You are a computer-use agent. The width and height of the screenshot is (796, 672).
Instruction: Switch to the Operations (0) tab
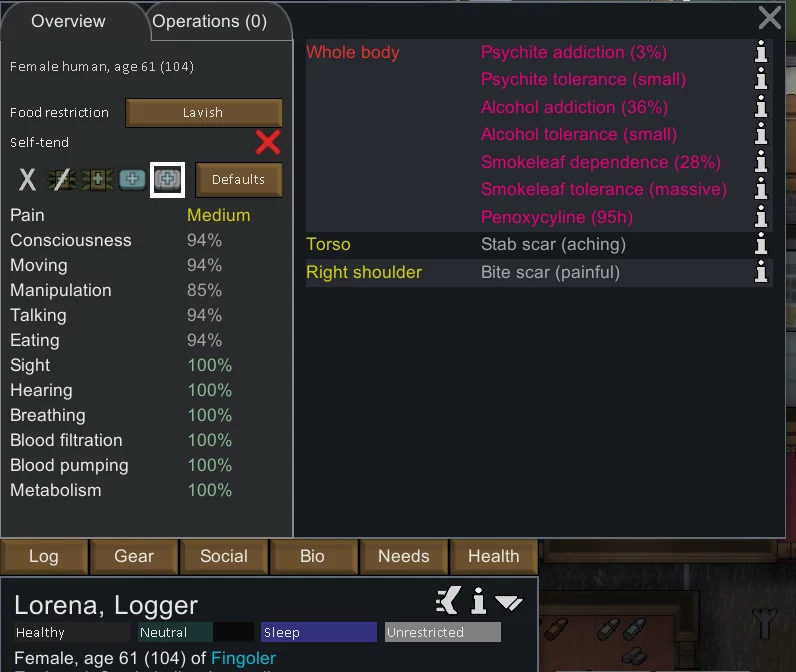pyautogui.click(x=210, y=21)
